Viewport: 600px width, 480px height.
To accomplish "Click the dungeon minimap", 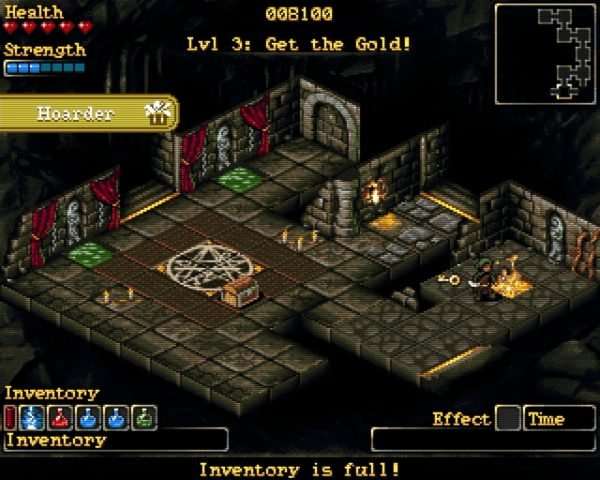I will click(x=546, y=53).
